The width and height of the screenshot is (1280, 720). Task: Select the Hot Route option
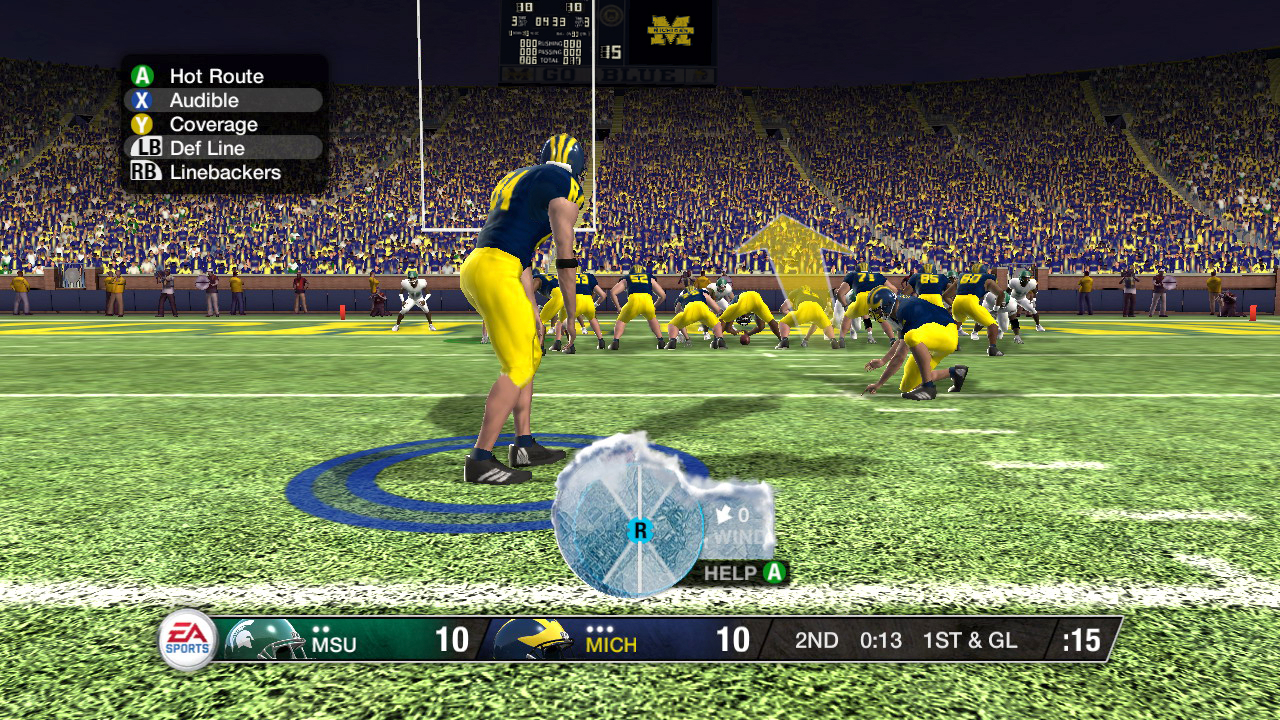coord(215,76)
